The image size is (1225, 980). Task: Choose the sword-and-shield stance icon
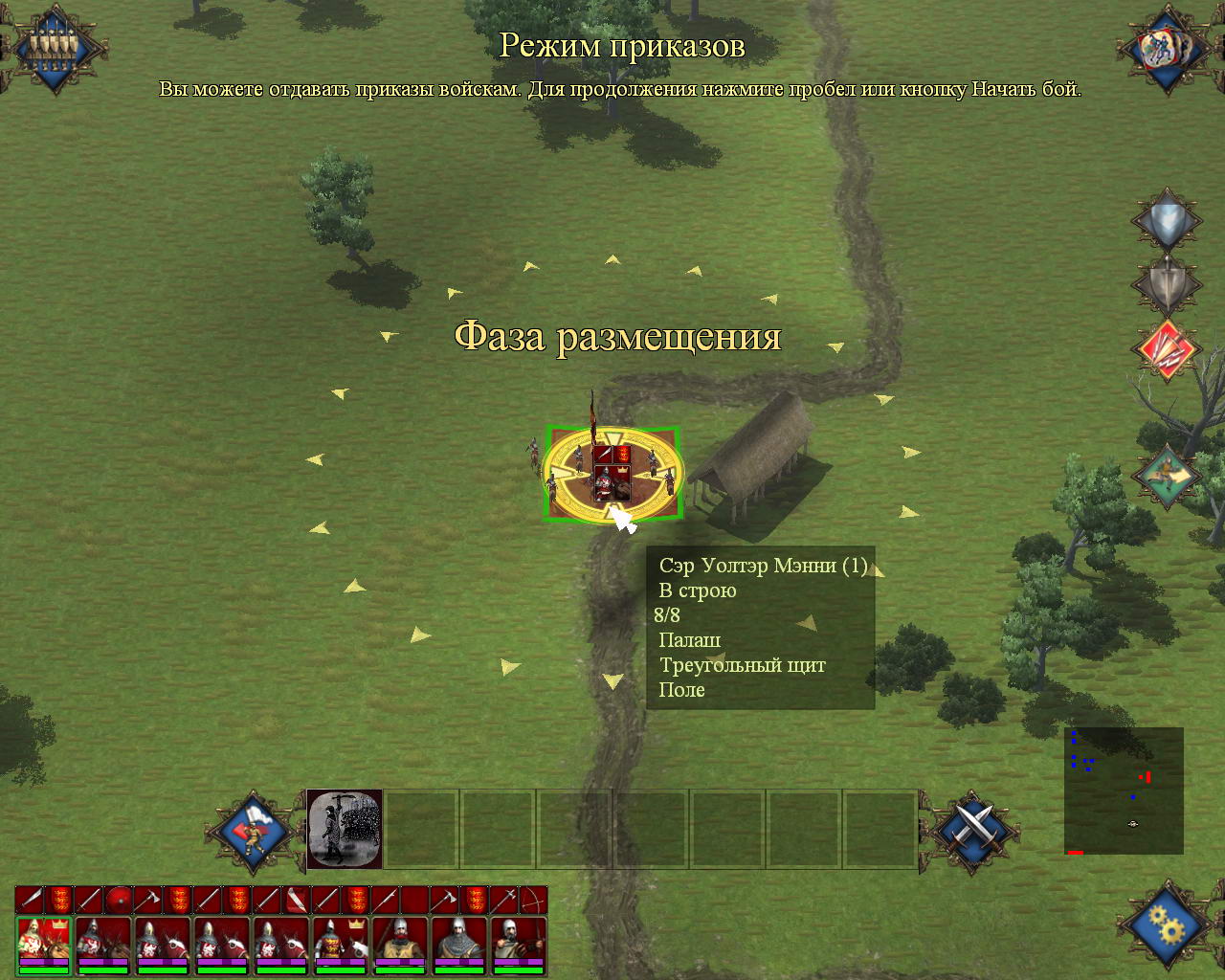pyautogui.click(x=1166, y=284)
